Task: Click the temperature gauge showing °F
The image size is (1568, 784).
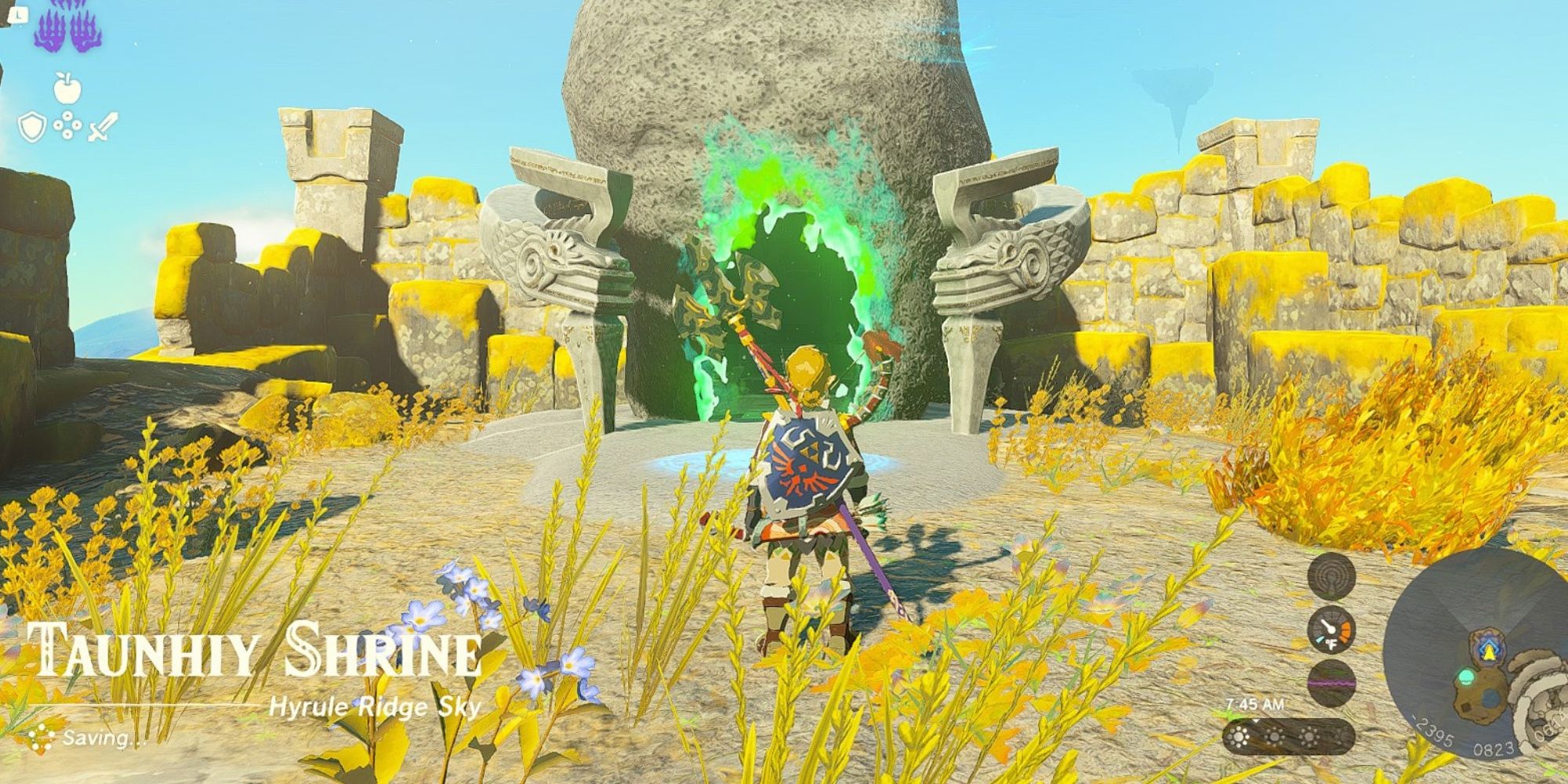Action: pyautogui.click(x=1330, y=630)
